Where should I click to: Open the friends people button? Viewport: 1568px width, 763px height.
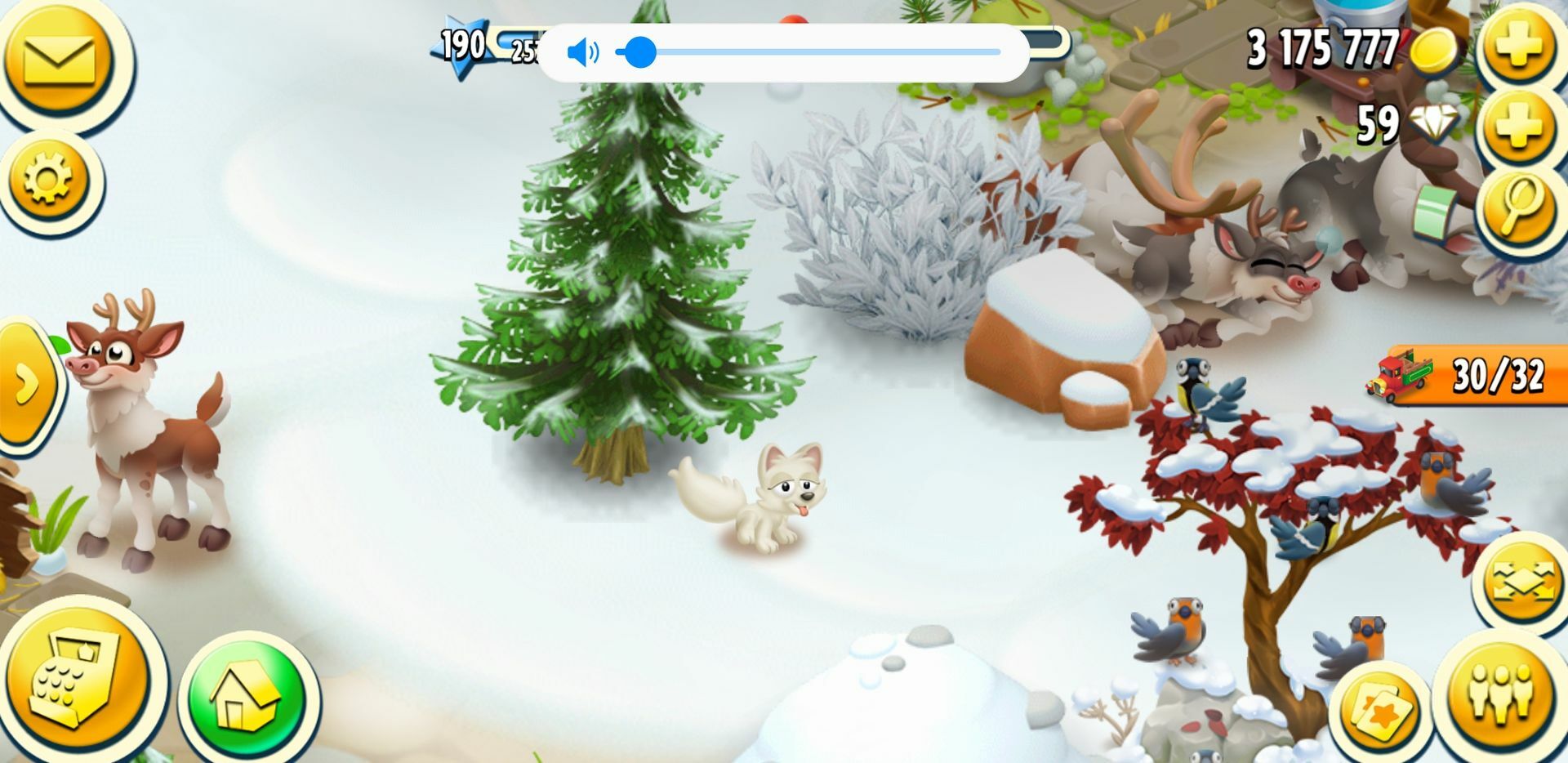pyautogui.click(x=1499, y=691)
